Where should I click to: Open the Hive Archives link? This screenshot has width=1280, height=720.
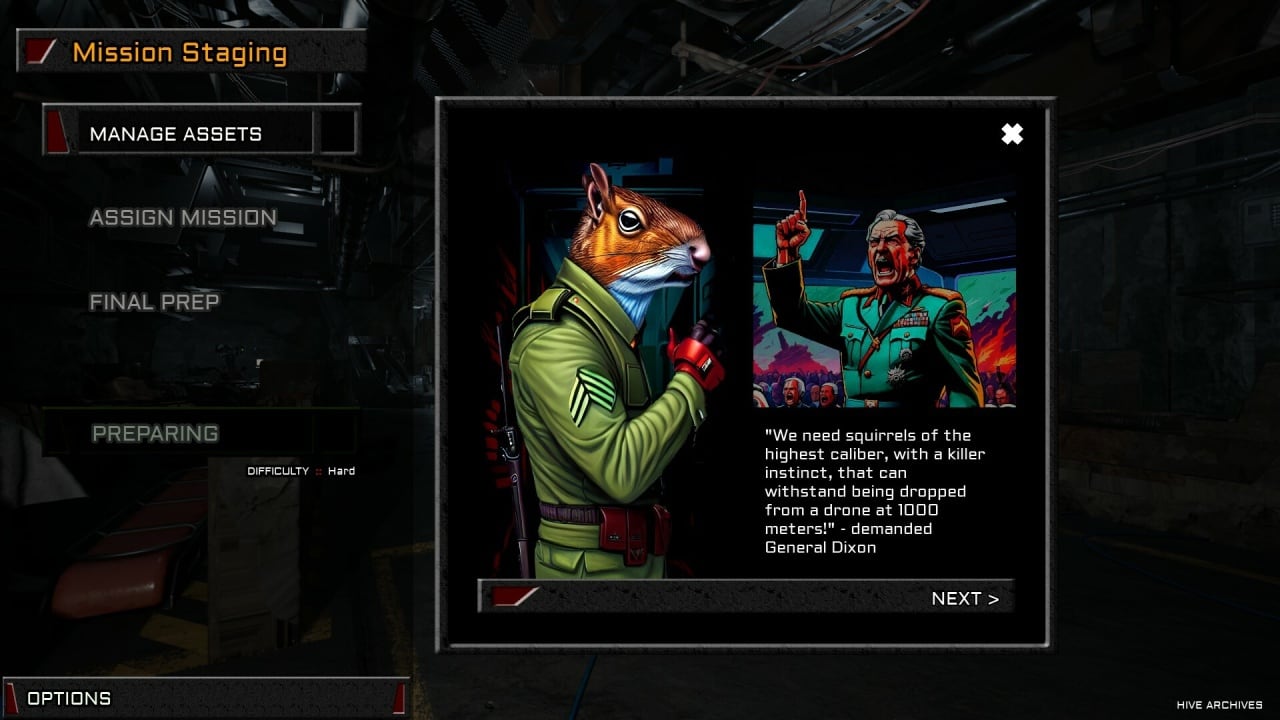click(1219, 705)
